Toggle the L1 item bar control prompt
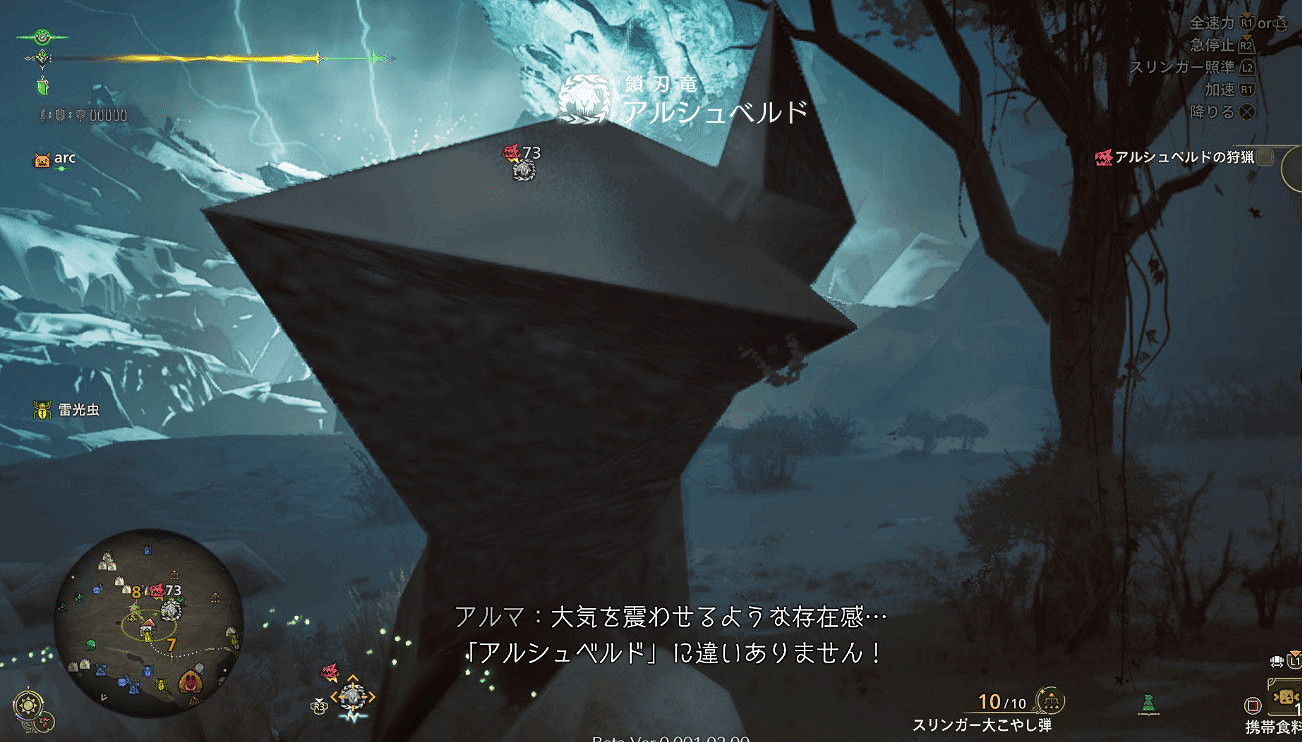Image resolution: width=1302 pixels, height=742 pixels. pyautogui.click(x=1293, y=661)
